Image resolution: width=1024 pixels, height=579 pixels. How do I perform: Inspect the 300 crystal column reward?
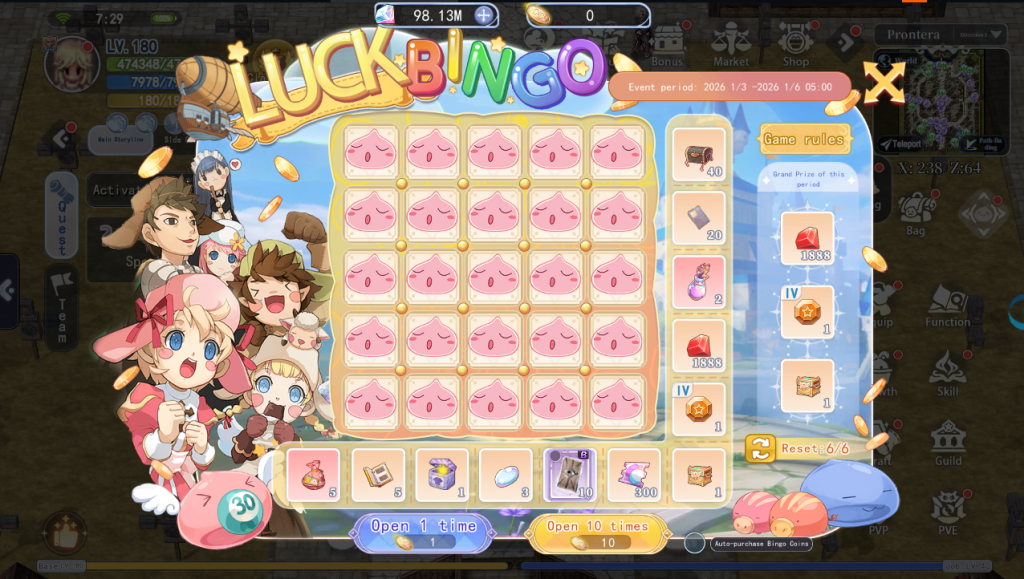[x=634, y=474]
